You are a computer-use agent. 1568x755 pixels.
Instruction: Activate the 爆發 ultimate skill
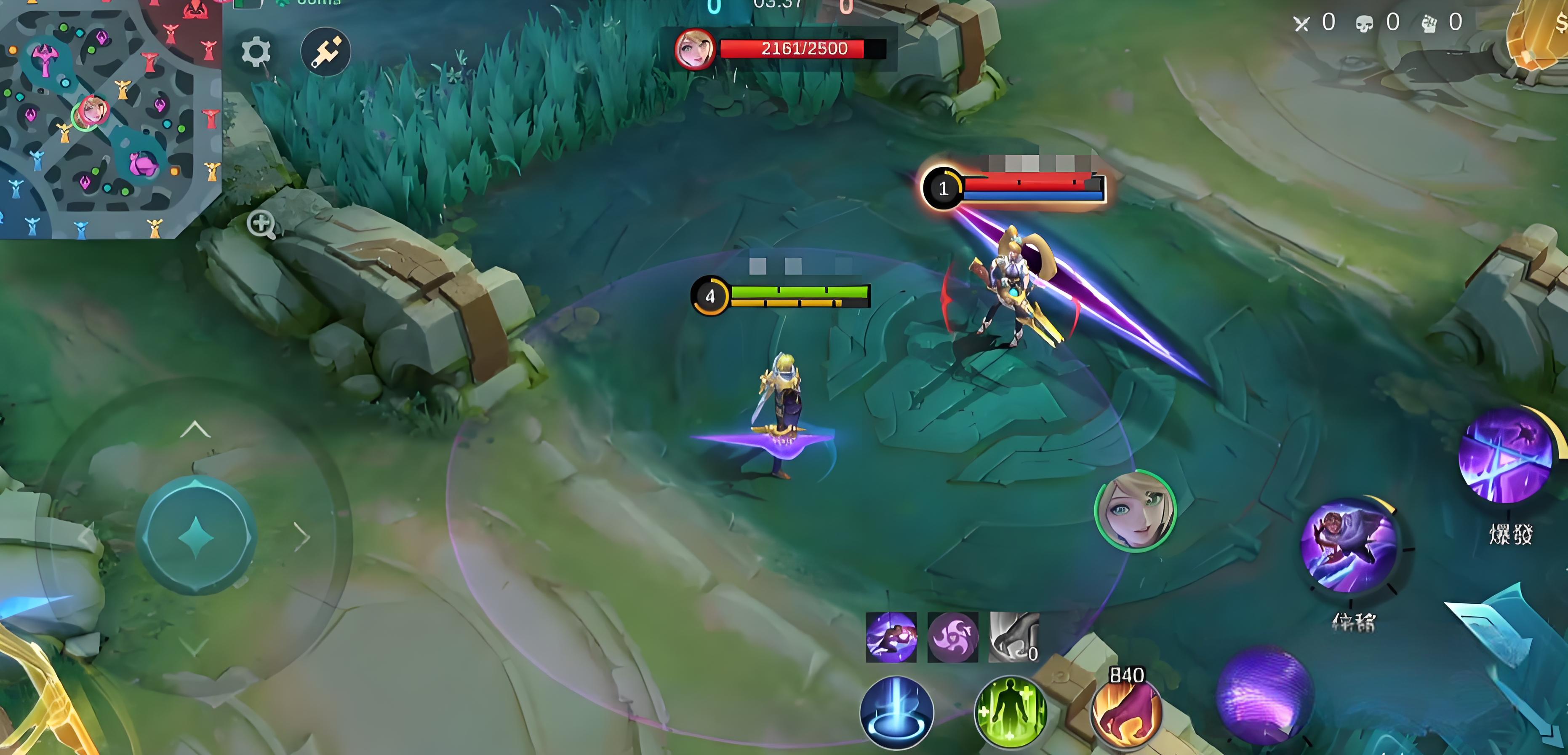1507,457
